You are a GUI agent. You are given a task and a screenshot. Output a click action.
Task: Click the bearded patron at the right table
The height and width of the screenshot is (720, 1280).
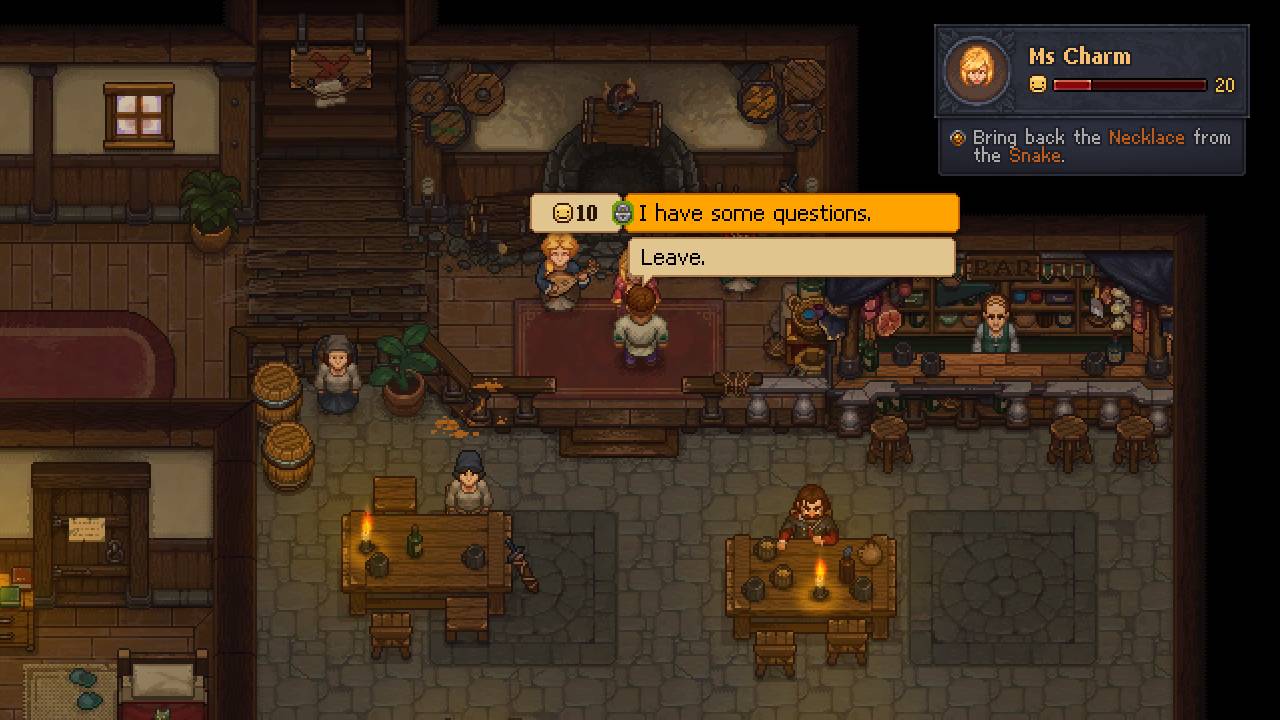(810, 510)
